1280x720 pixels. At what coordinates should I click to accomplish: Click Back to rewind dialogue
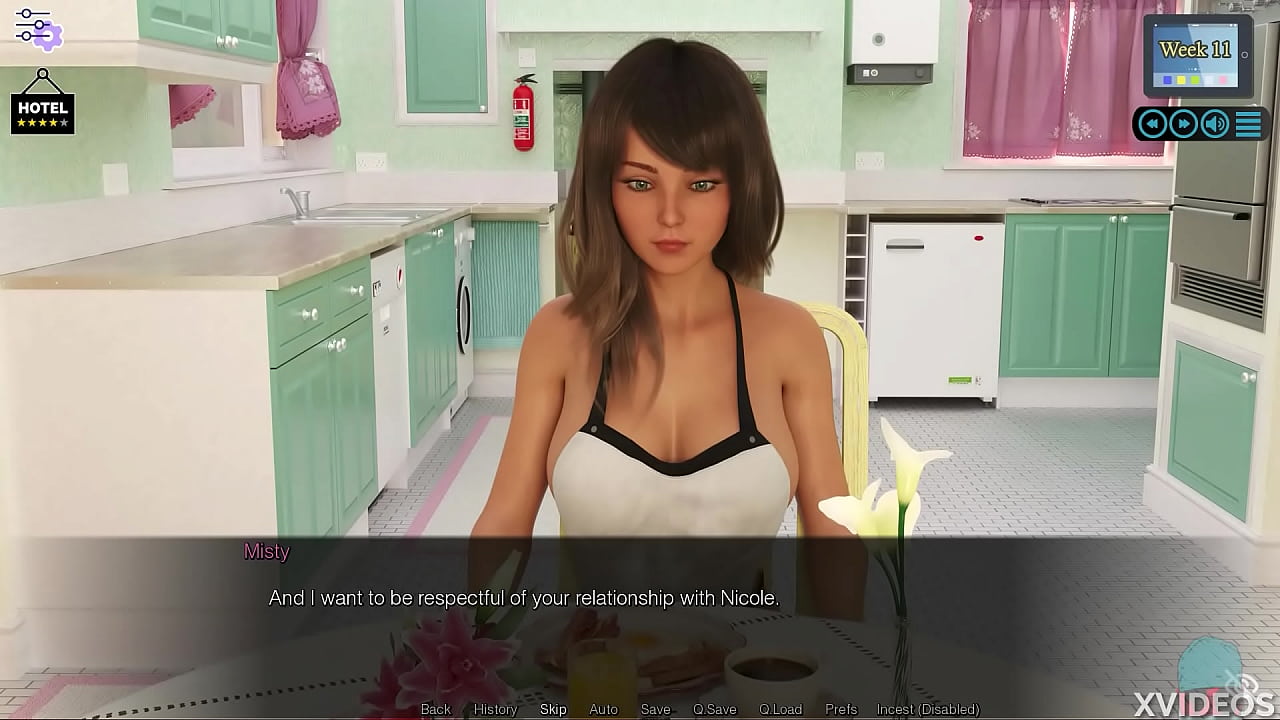pos(435,709)
